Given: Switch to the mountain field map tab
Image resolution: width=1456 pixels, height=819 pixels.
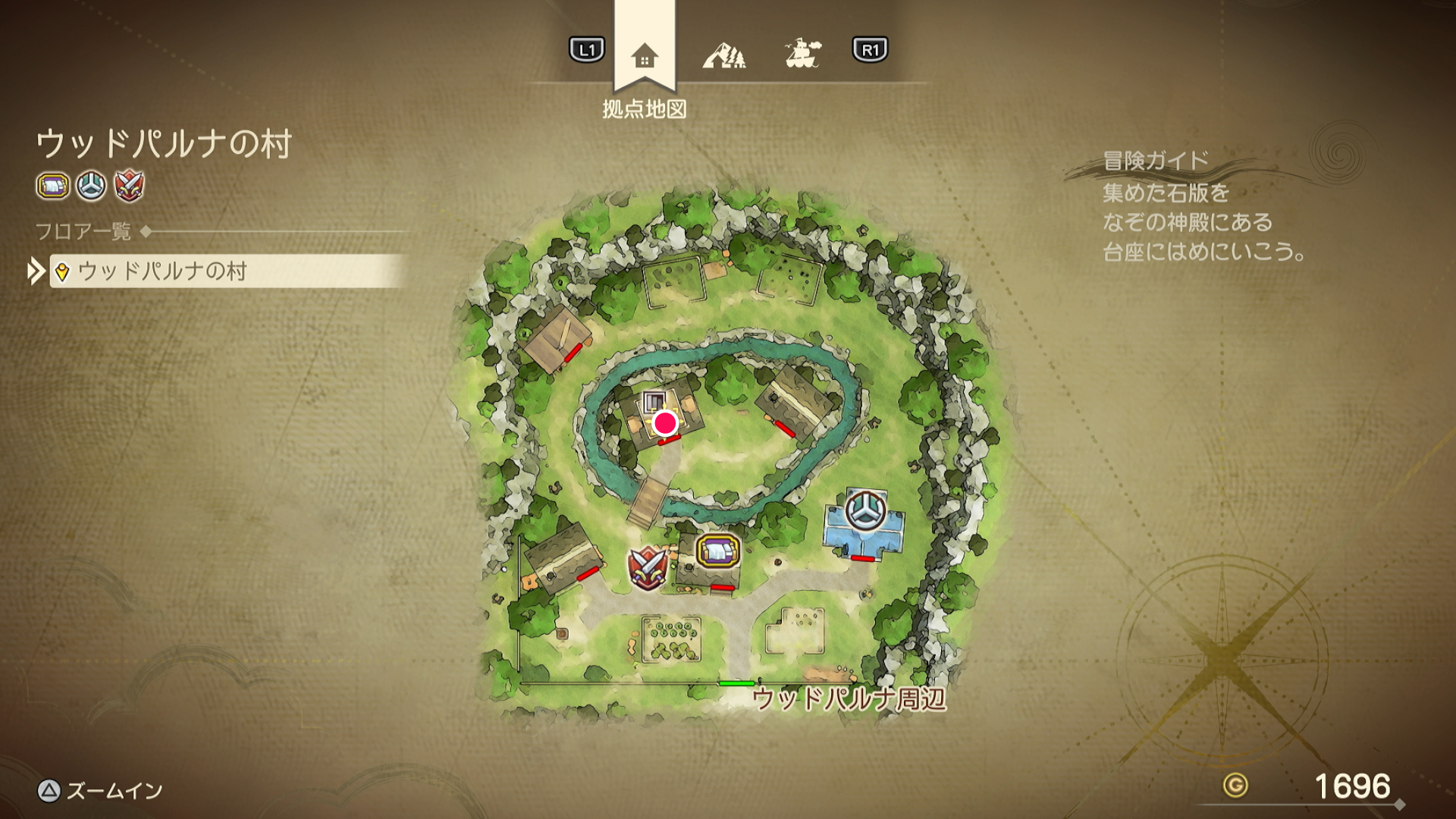Looking at the screenshot, I should [723, 55].
